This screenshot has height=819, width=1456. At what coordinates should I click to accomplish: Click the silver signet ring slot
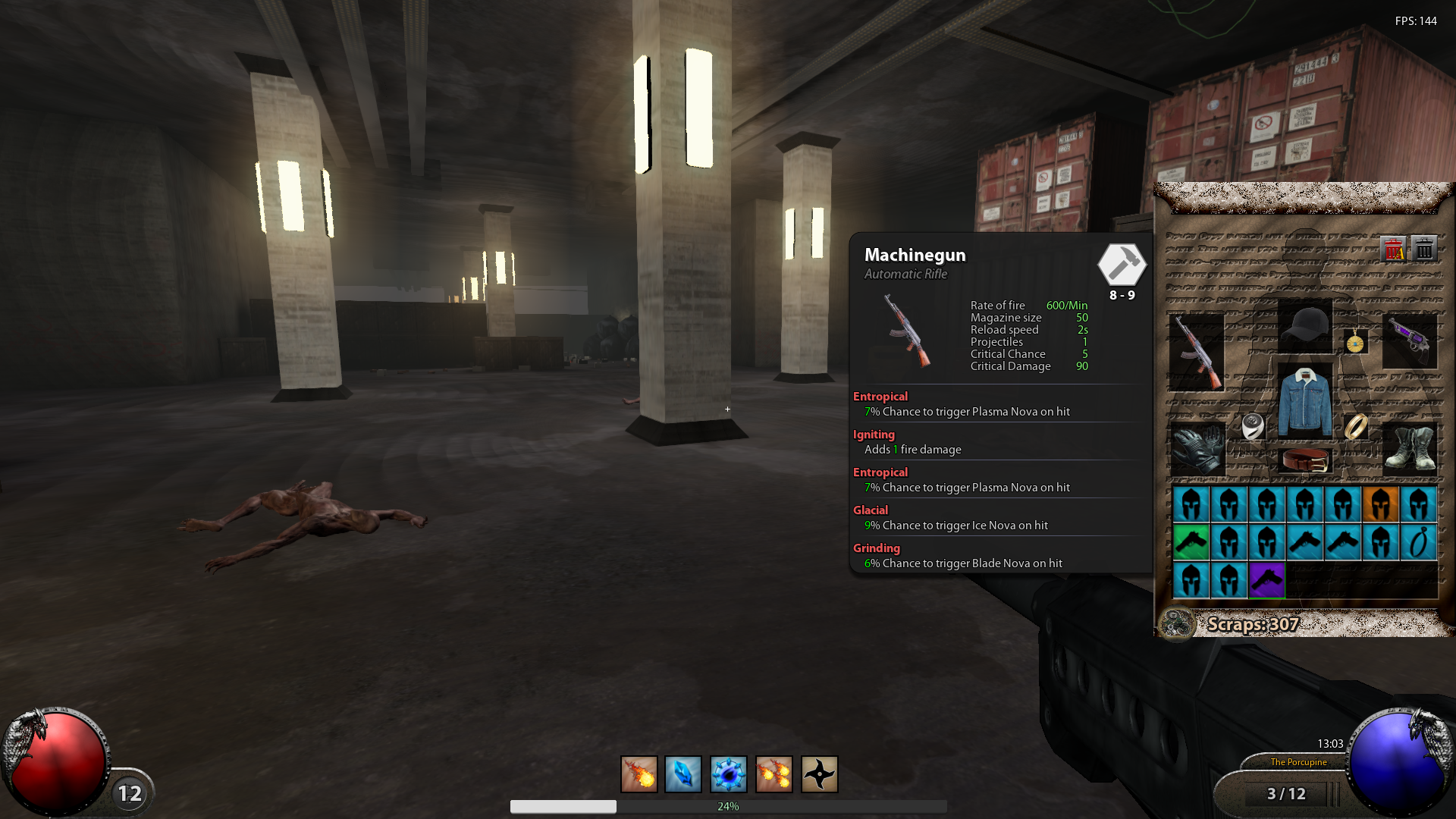click(1253, 426)
